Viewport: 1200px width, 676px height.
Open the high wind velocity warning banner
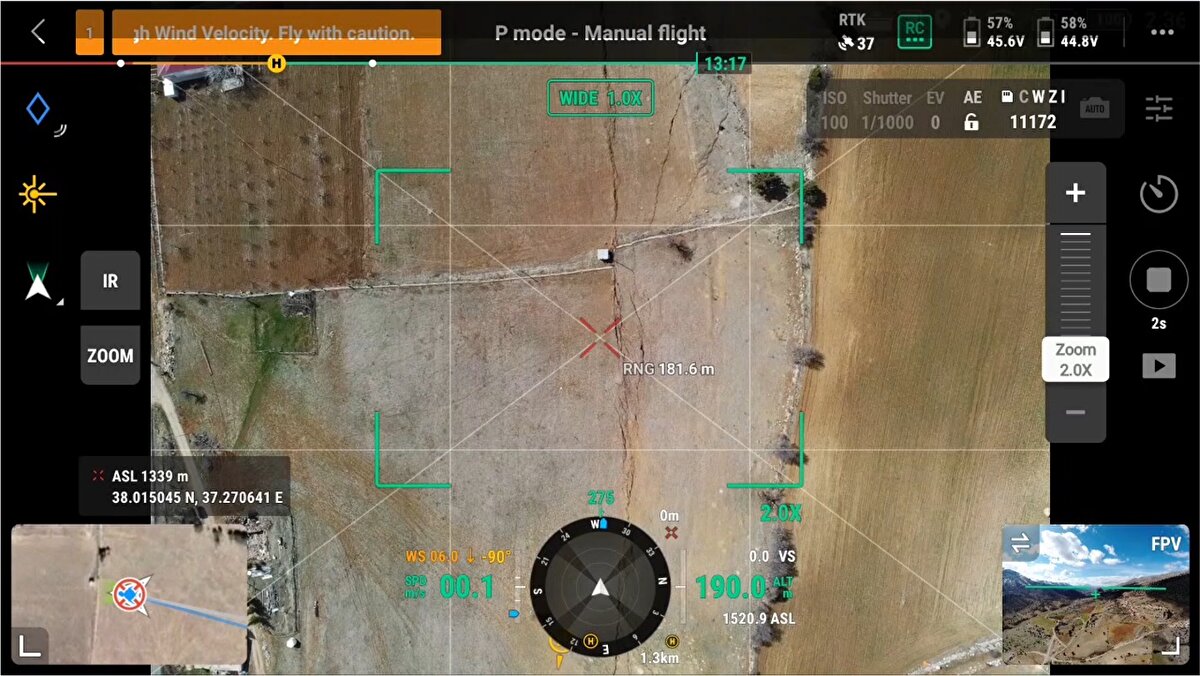click(276, 33)
